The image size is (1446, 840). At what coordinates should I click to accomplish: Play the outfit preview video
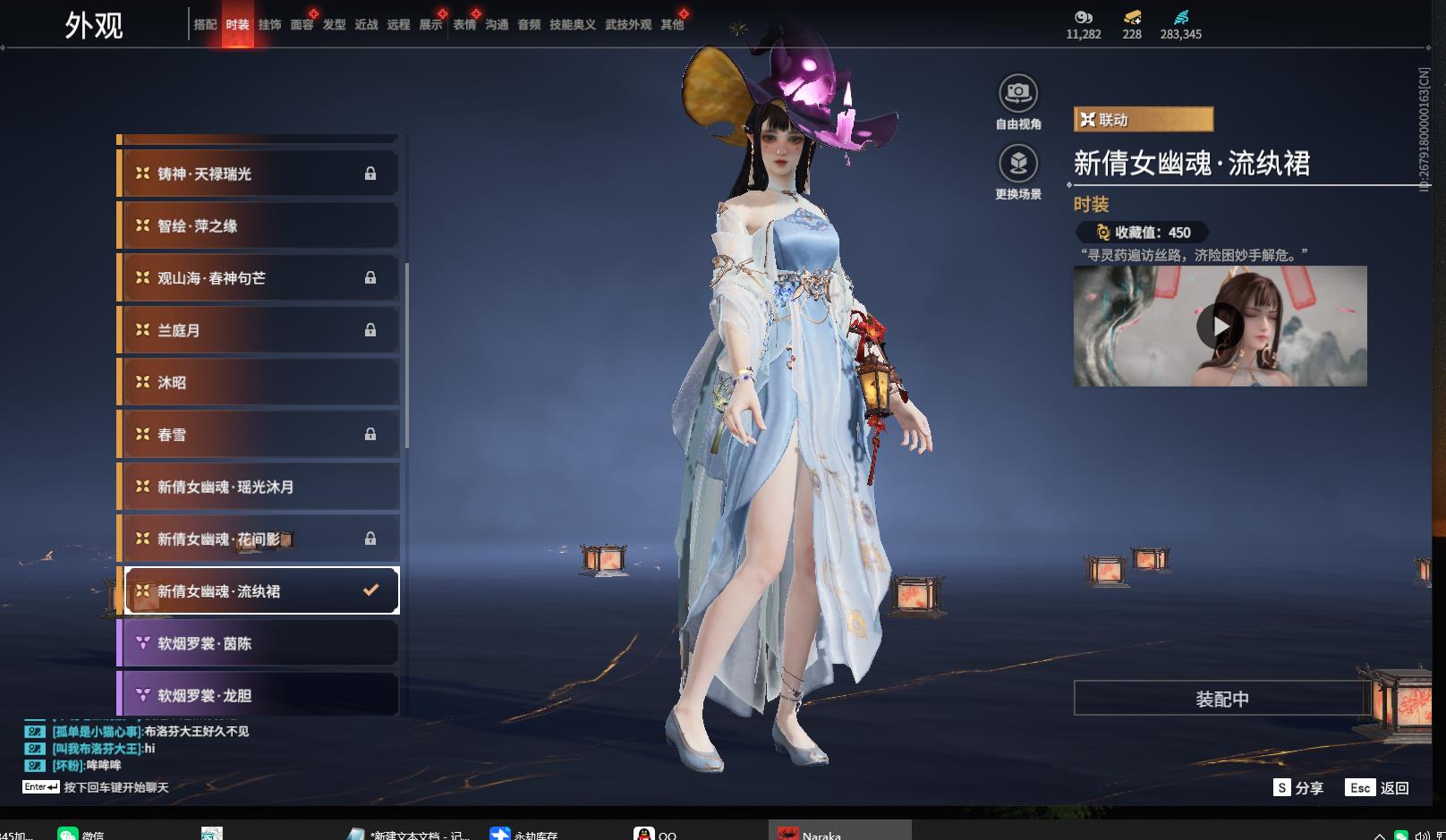(x=1219, y=327)
